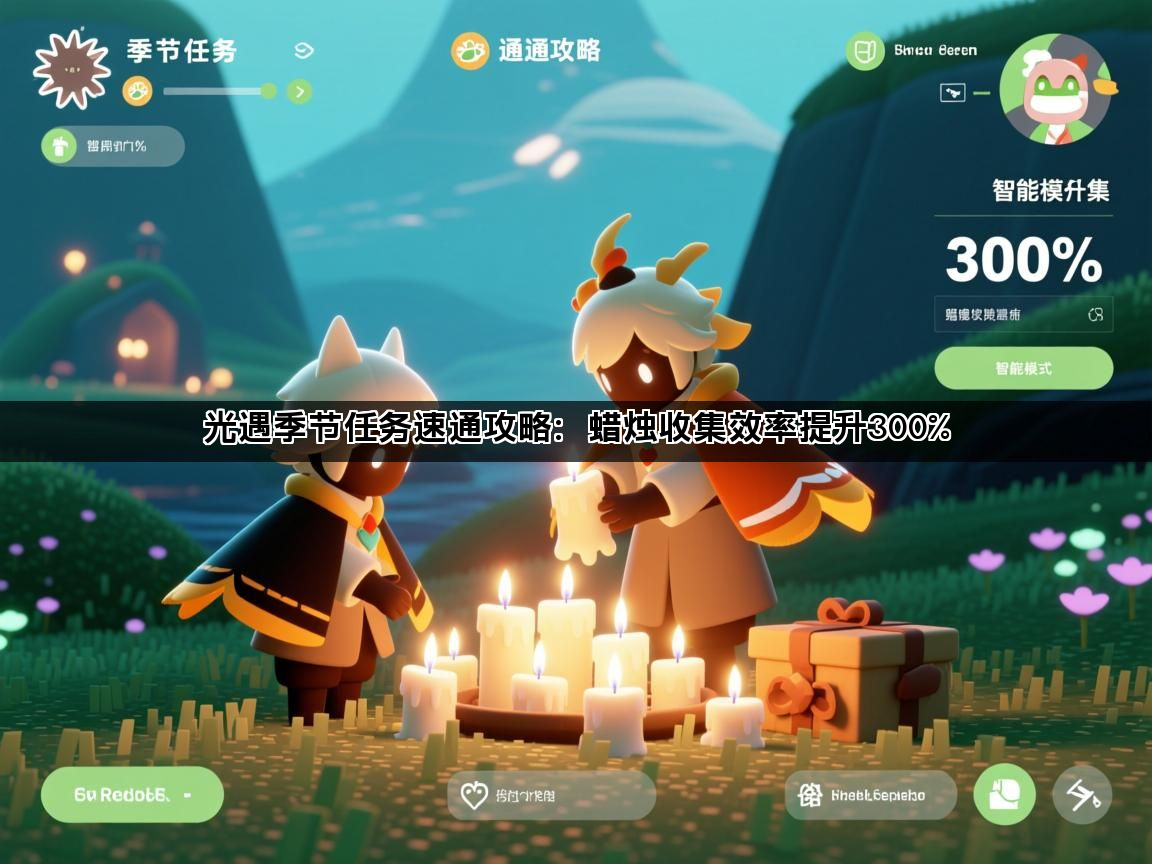Open the dropdown field below 300%
The image size is (1152, 864).
(x=1023, y=314)
